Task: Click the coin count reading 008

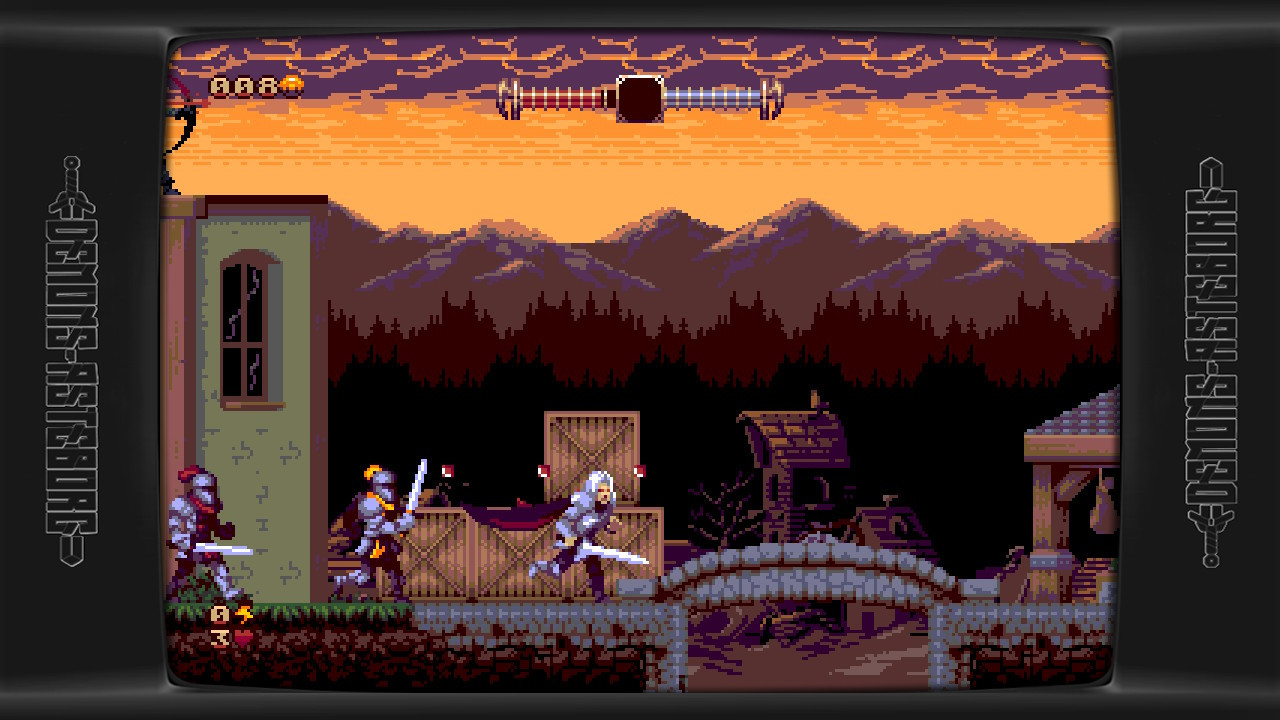Action: 243,85
